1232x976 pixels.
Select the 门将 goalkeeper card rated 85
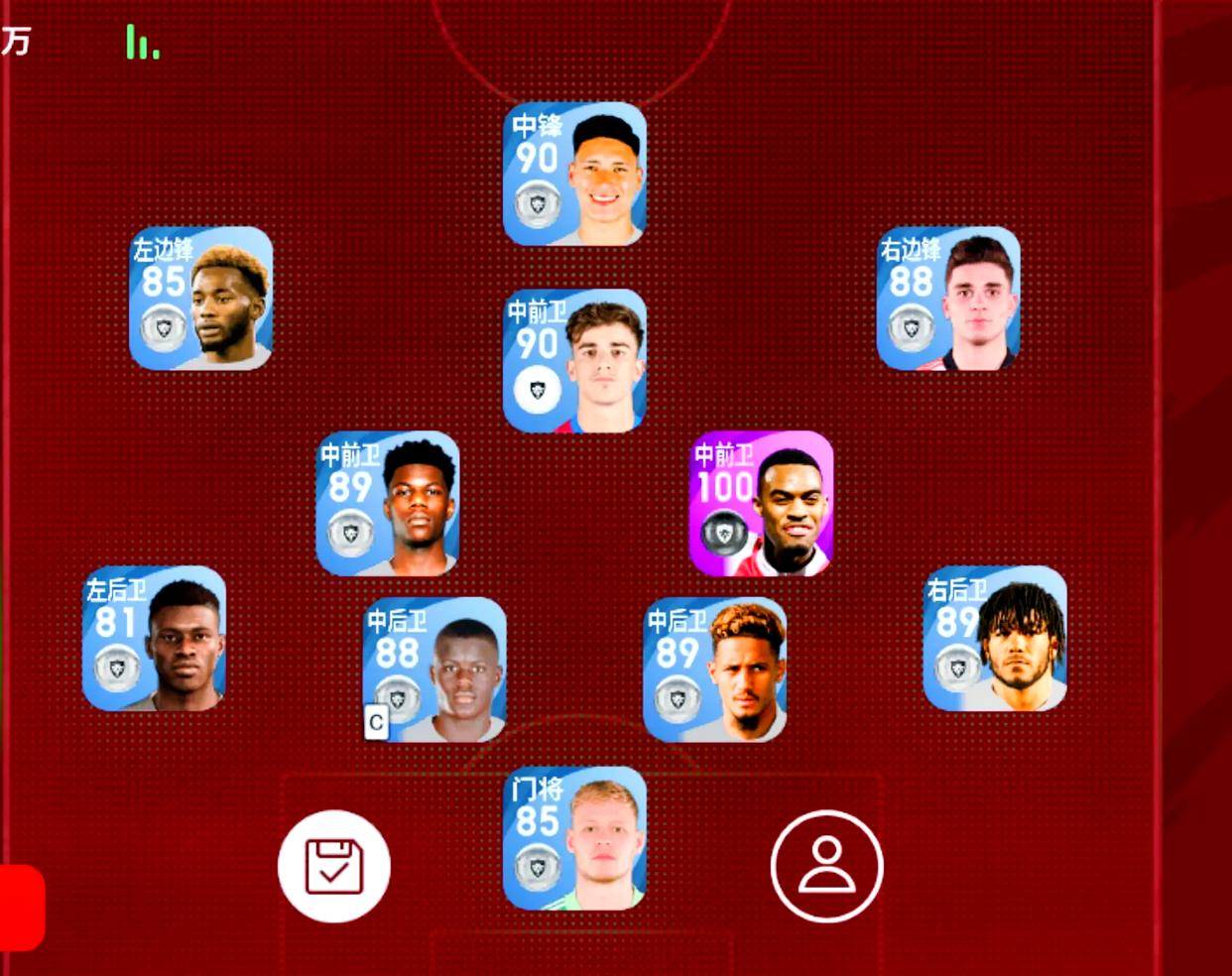tap(574, 838)
